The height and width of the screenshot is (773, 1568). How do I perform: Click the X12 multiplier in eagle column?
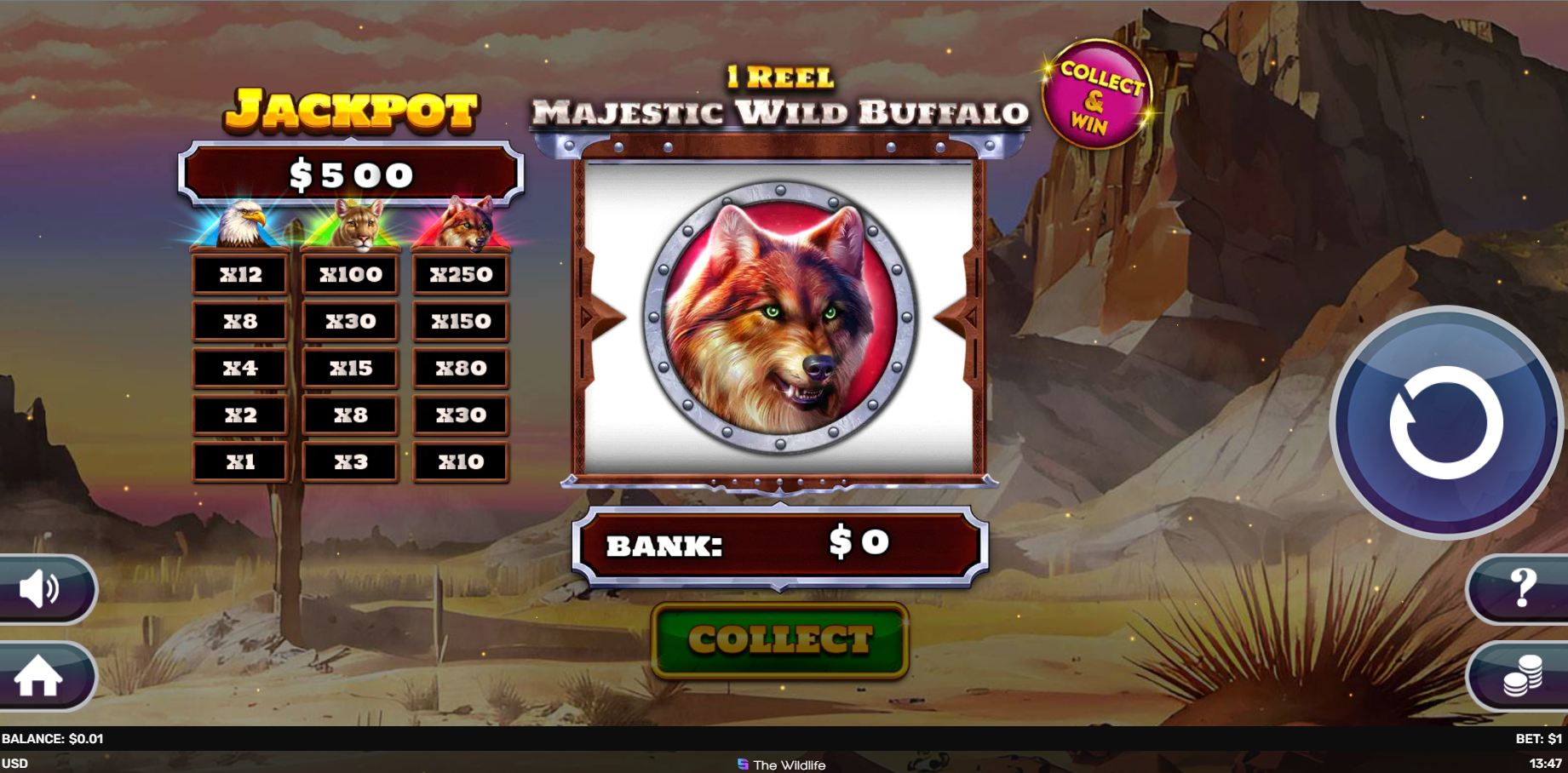tap(239, 274)
